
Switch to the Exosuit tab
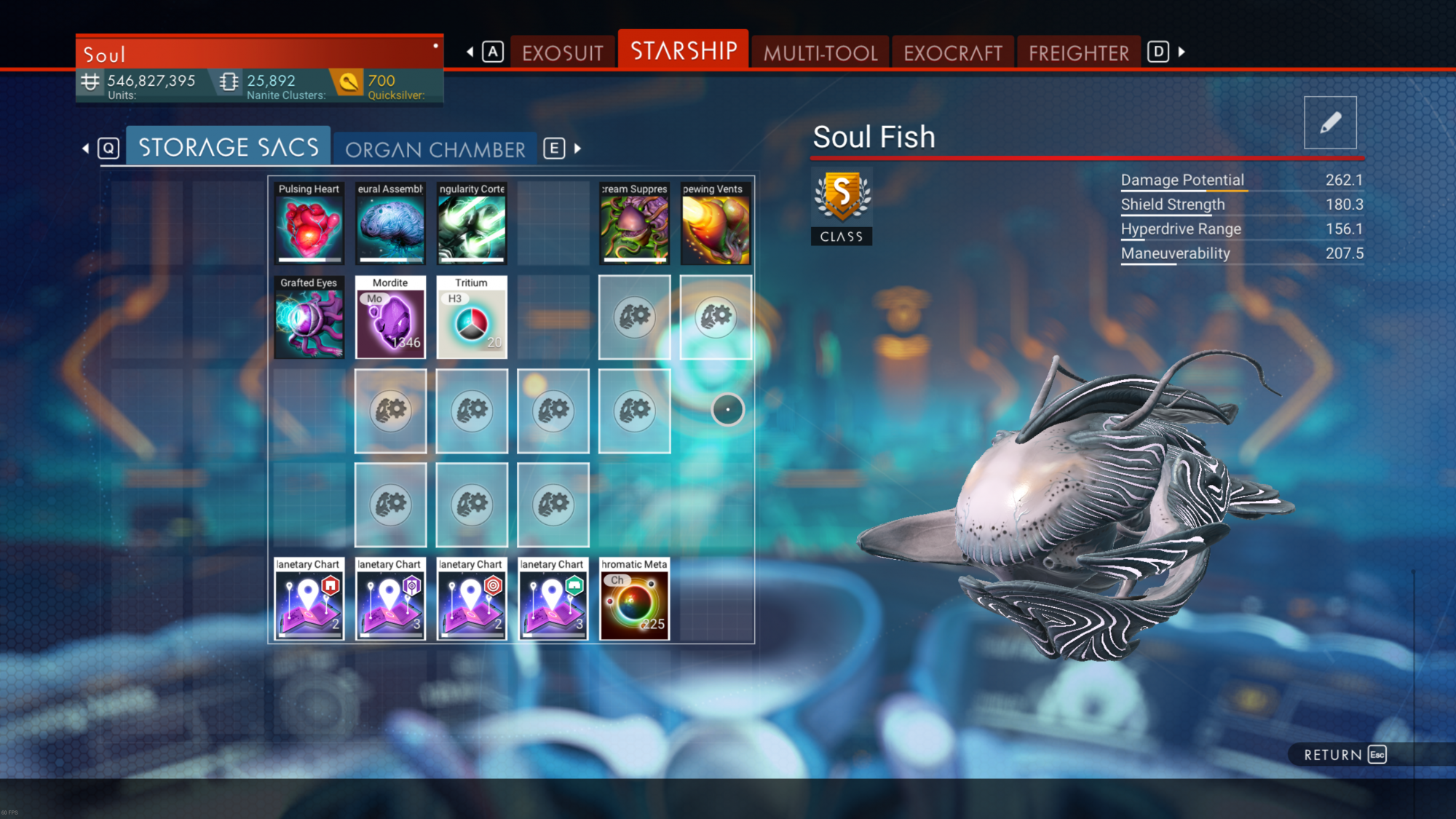pyautogui.click(x=562, y=52)
